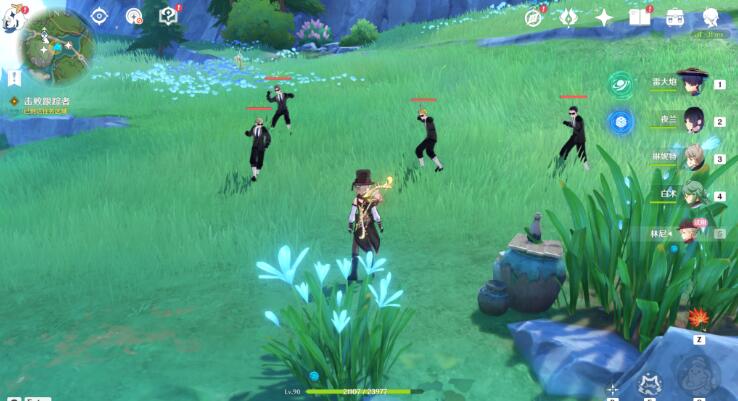Image resolution: width=738 pixels, height=401 pixels.
Task: Open the four-pointed star wish icon
Action: [x=604, y=16]
